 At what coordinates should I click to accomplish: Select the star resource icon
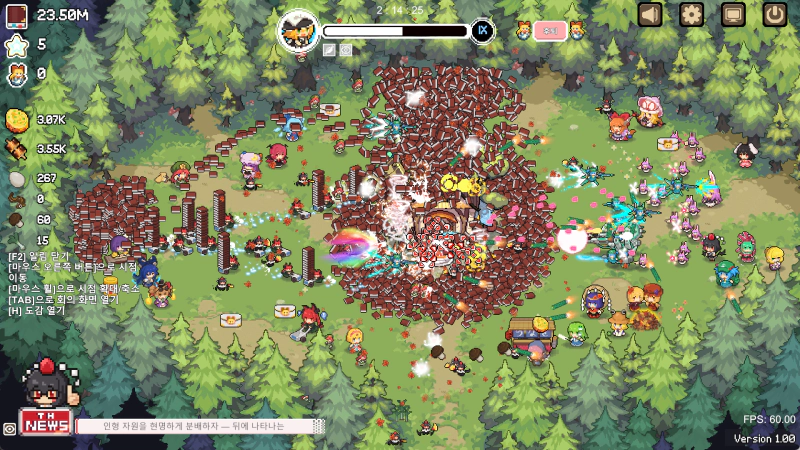tap(17, 44)
